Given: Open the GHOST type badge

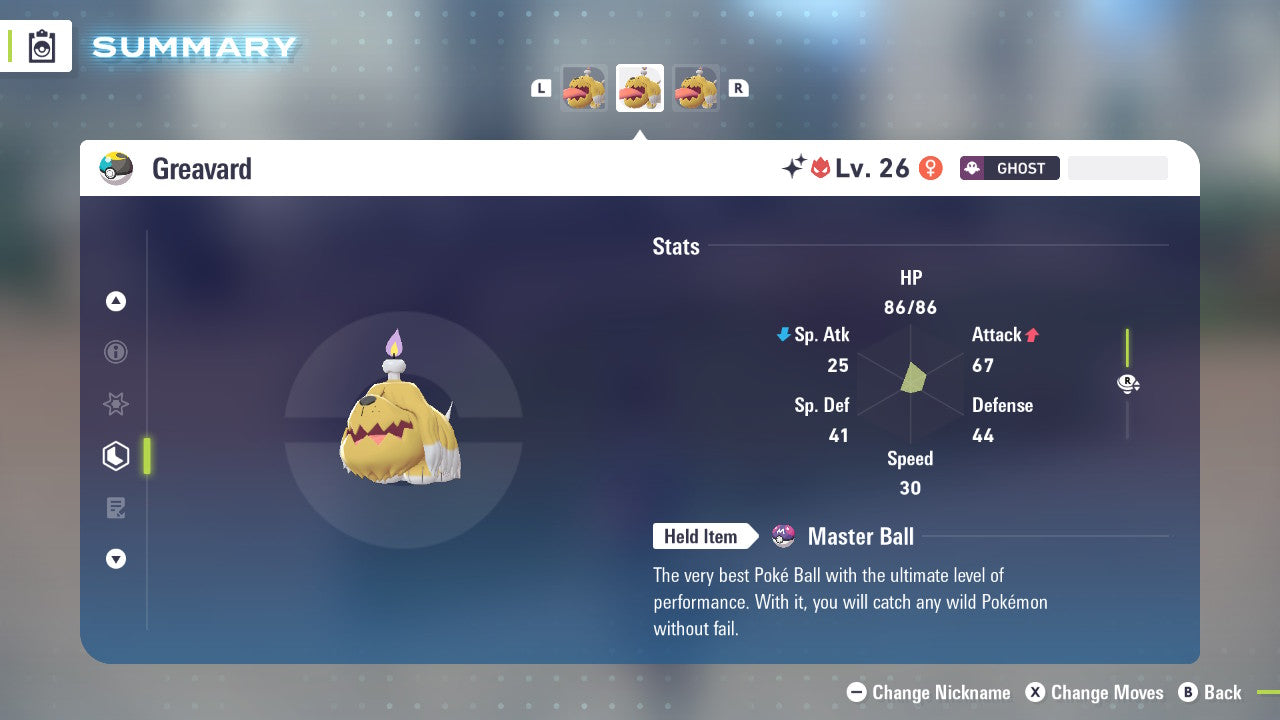Looking at the screenshot, I should click(1009, 168).
